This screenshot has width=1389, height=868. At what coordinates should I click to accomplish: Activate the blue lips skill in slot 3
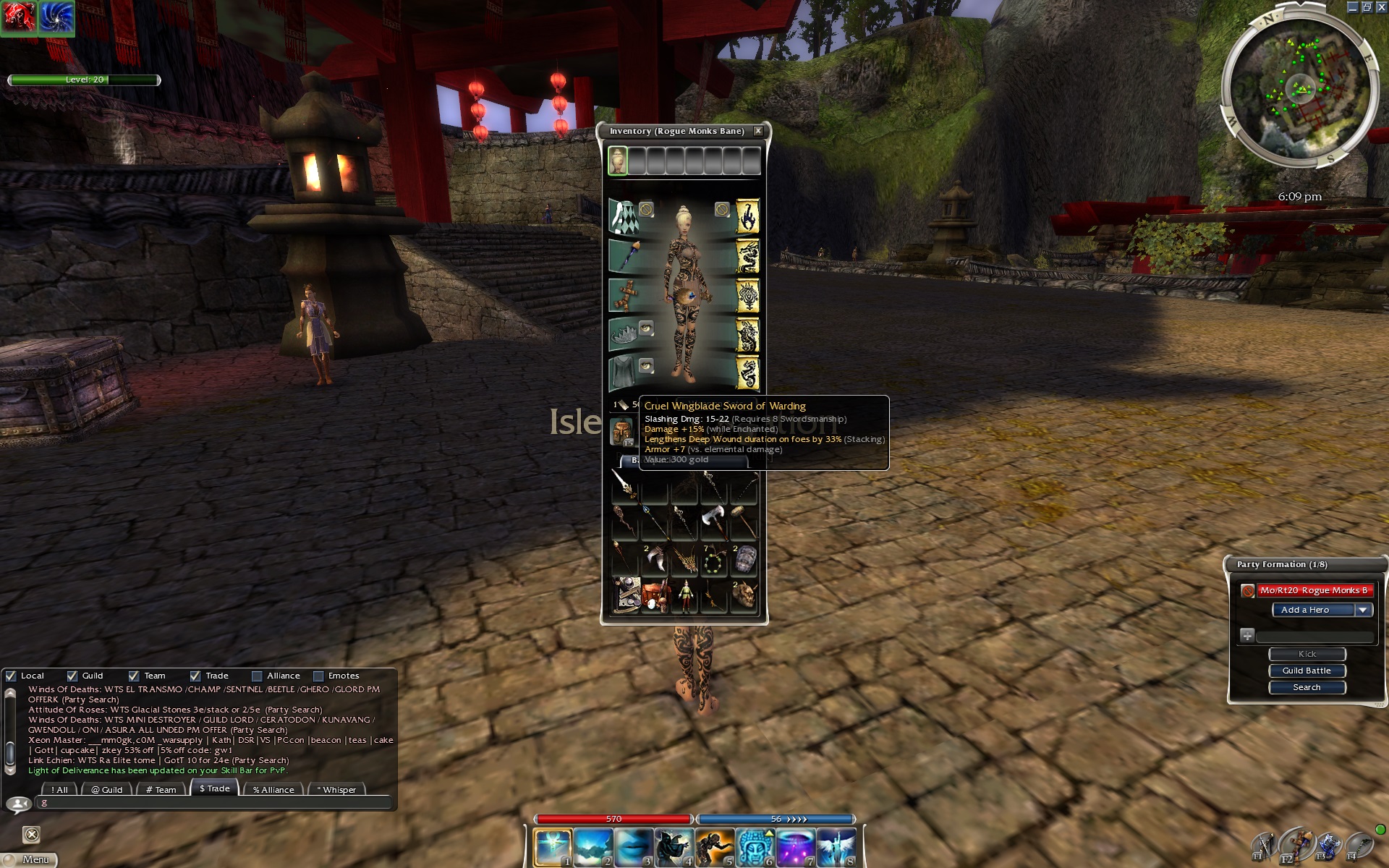(x=634, y=847)
